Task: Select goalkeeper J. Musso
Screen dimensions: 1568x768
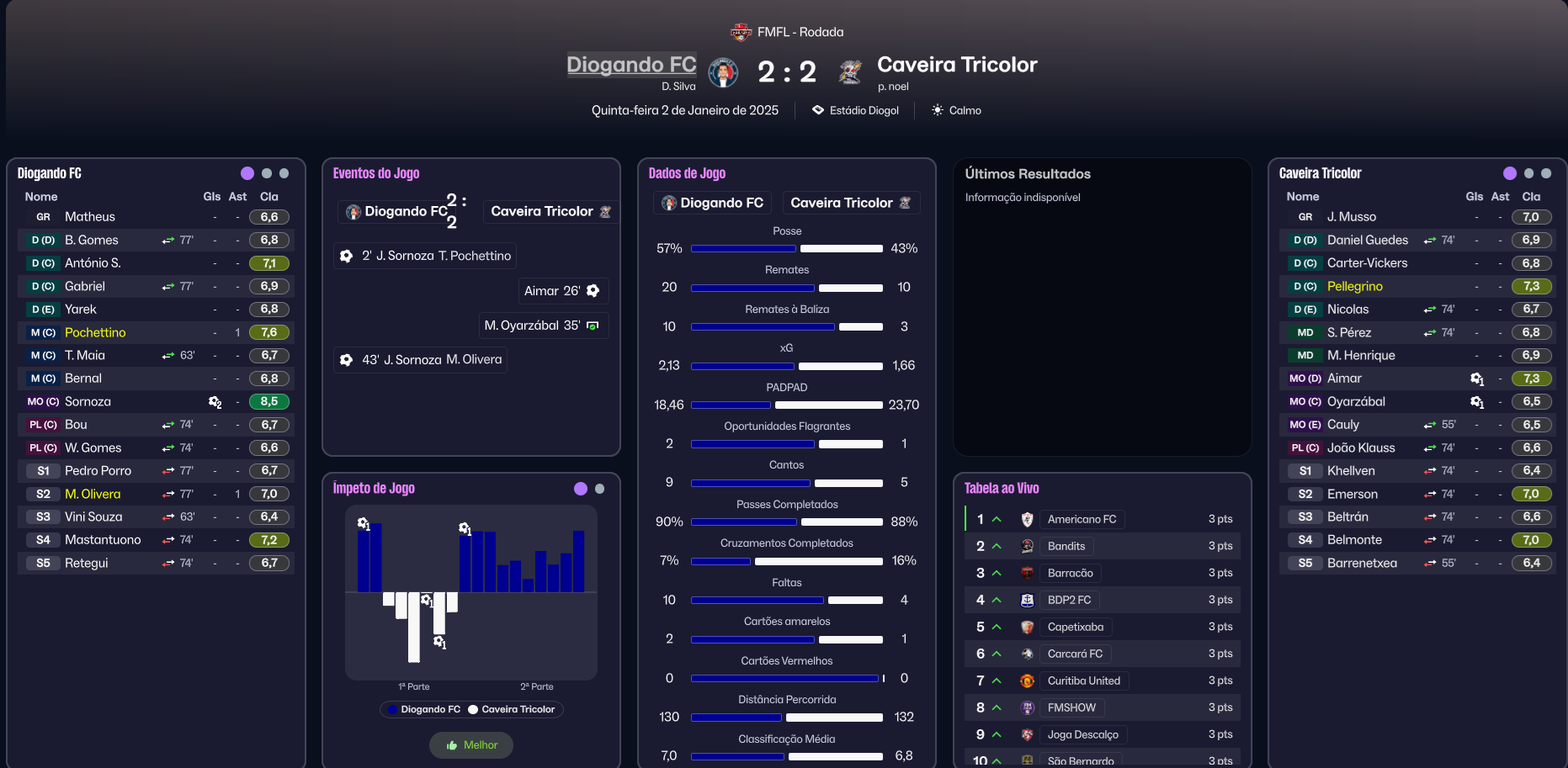Action: tap(1351, 217)
